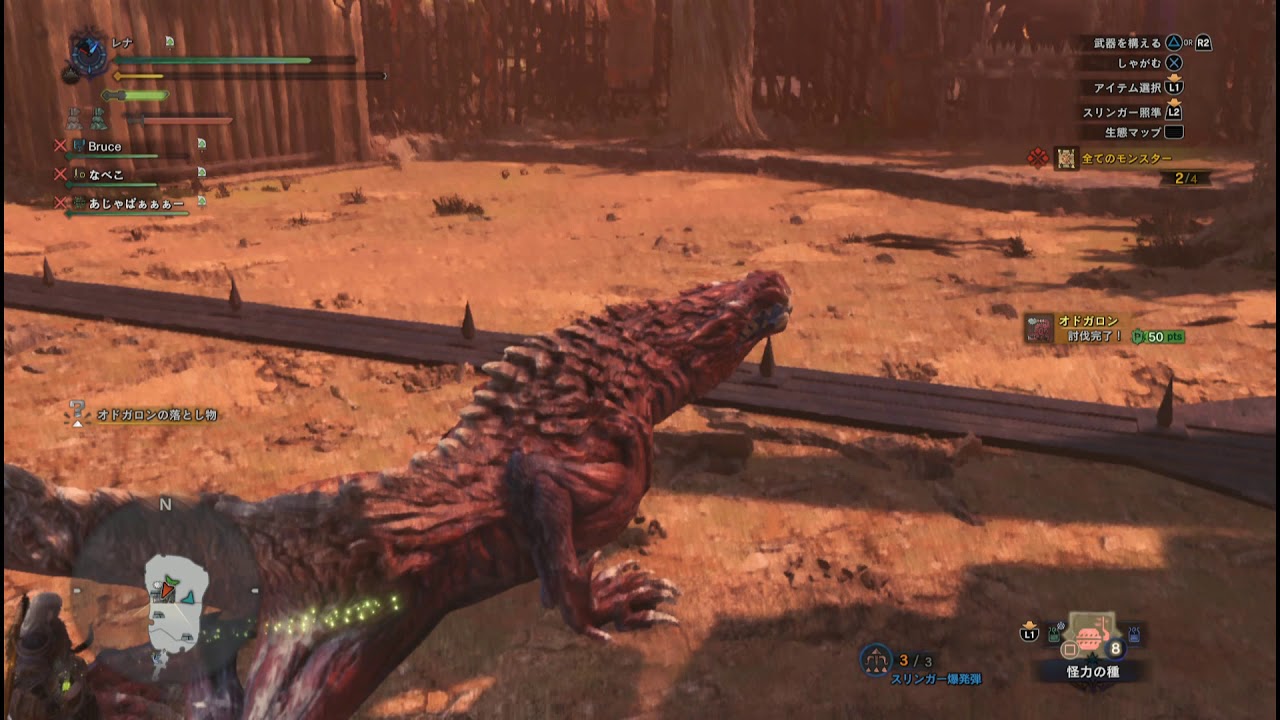The height and width of the screenshot is (720, 1280).
Task: Select the slinger ammo scale icon
Action: (x=876, y=660)
